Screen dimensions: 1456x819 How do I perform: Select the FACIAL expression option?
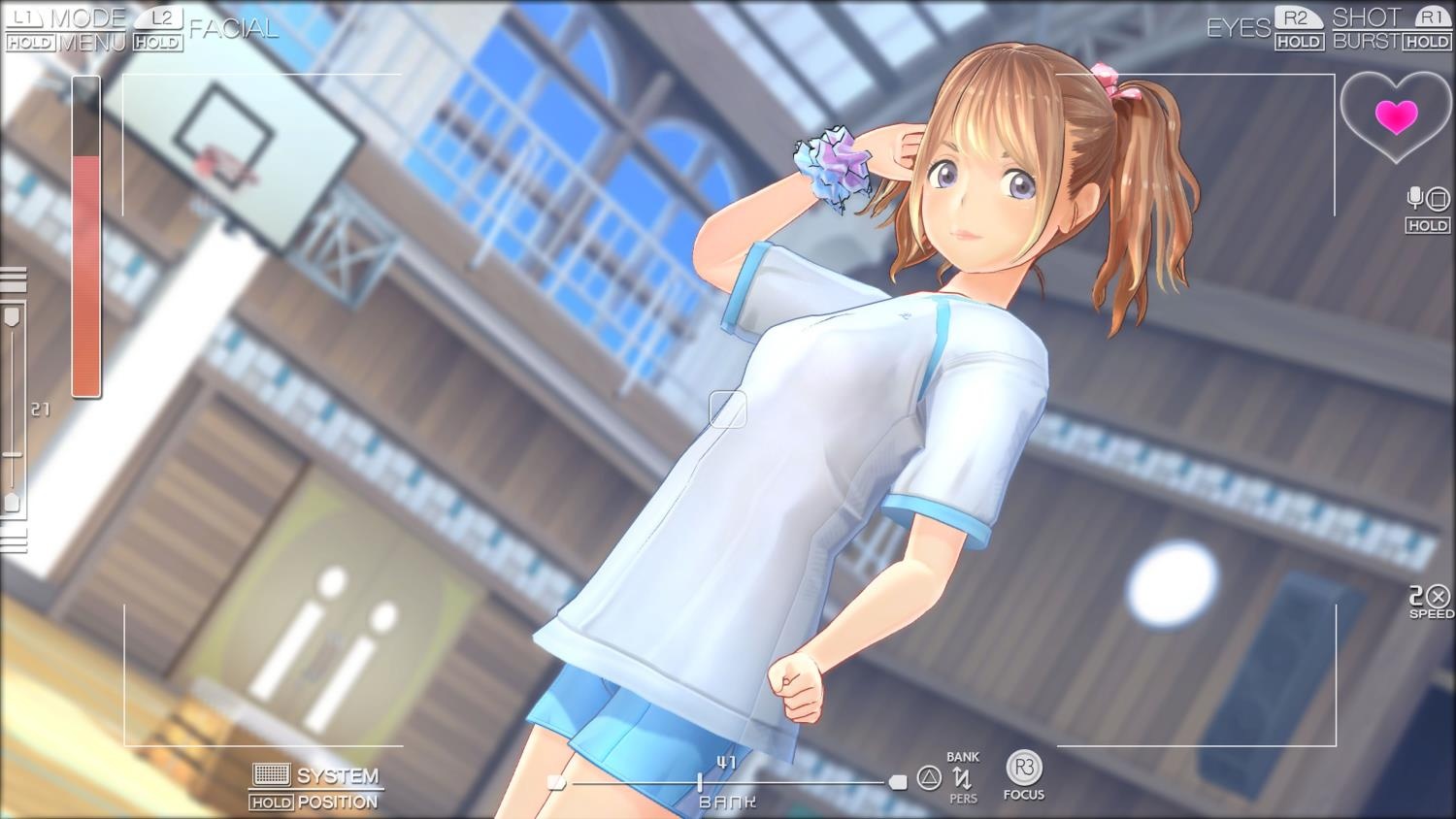tap(233, 29)
